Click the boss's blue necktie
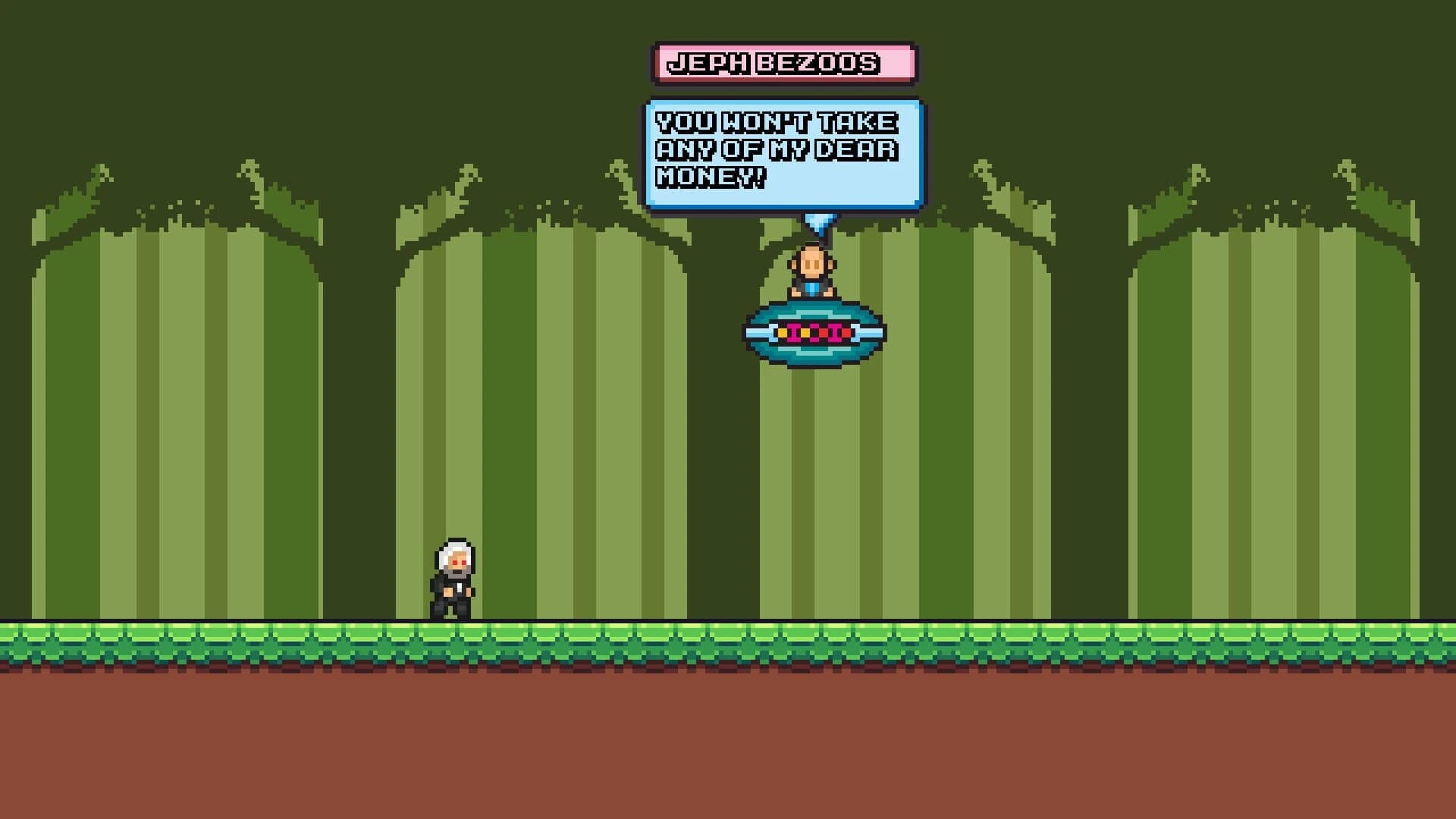The width and height of the screenshot is (1456, 819). pos(811,288)
